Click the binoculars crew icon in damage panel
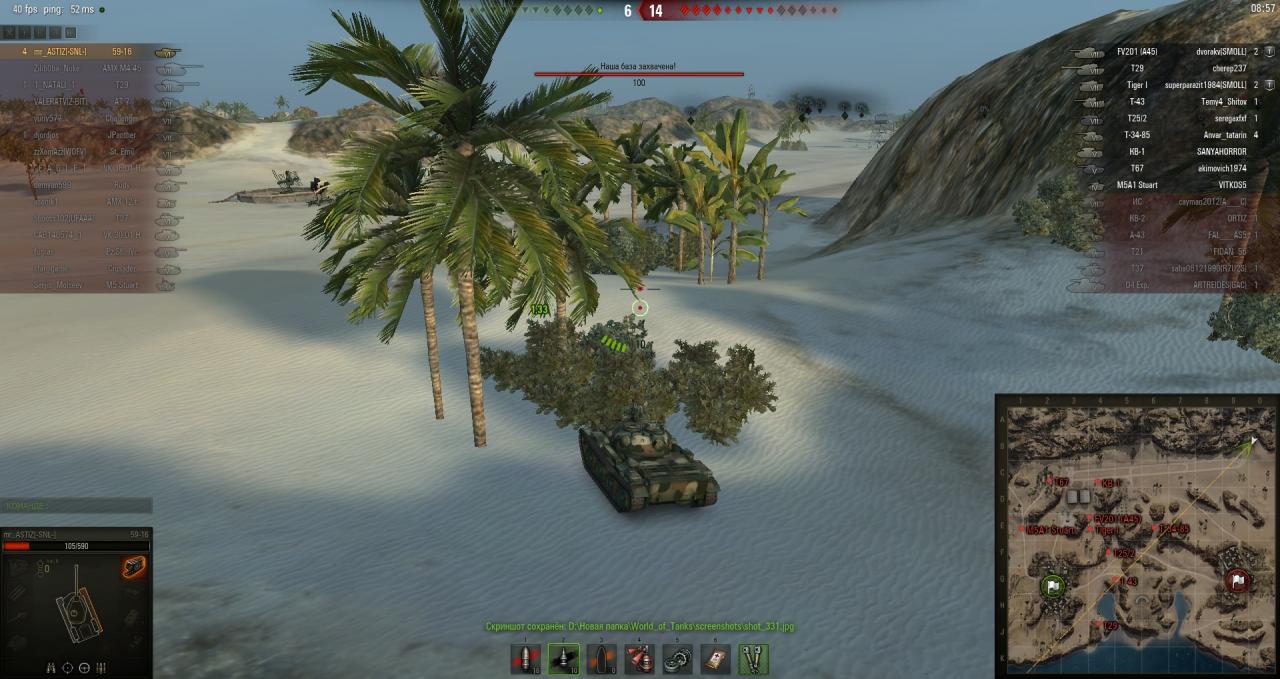This screenshot has height=679, width=1280. [52, 667]
